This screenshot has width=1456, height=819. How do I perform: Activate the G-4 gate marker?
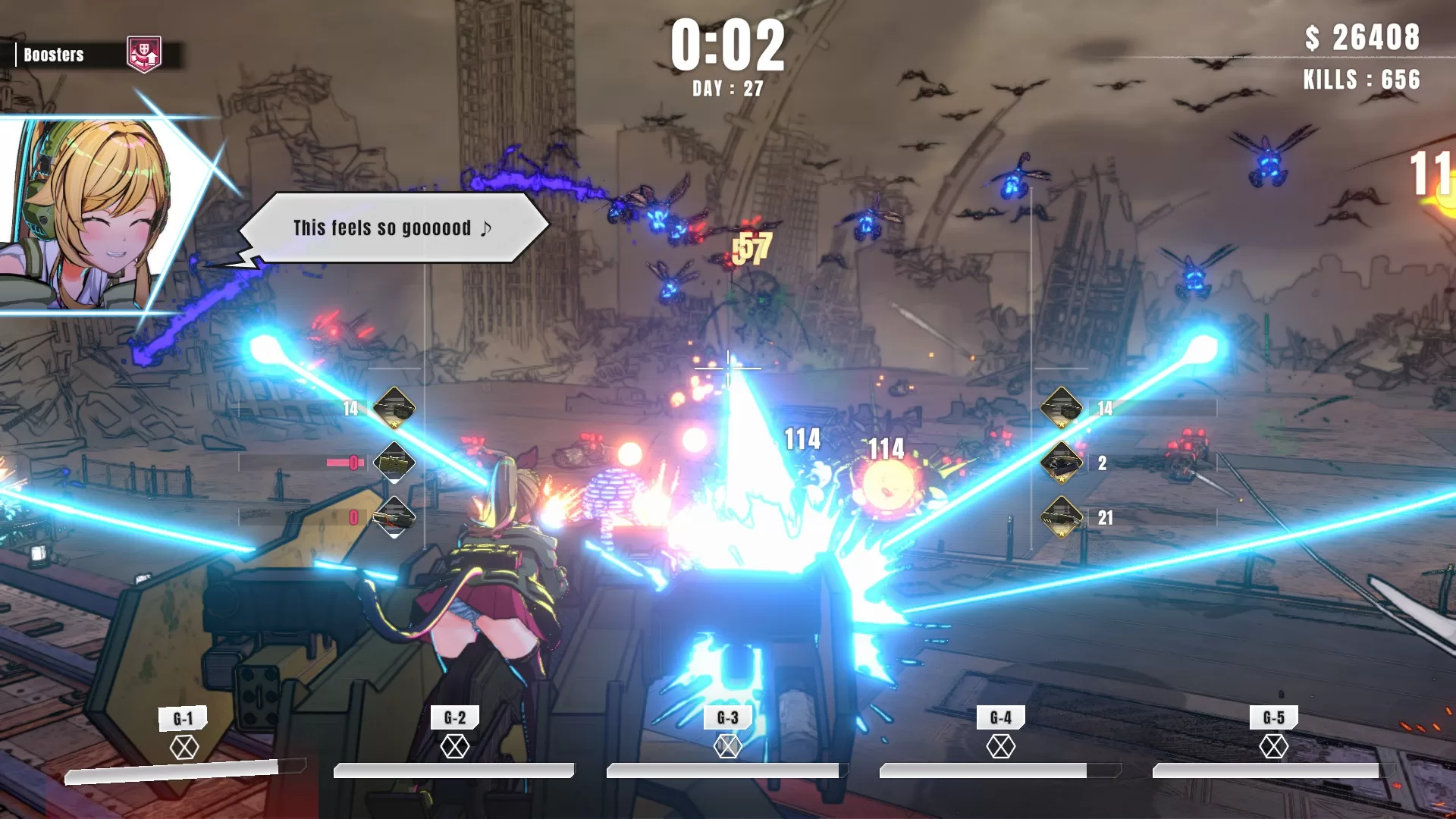click(1000, 746)
